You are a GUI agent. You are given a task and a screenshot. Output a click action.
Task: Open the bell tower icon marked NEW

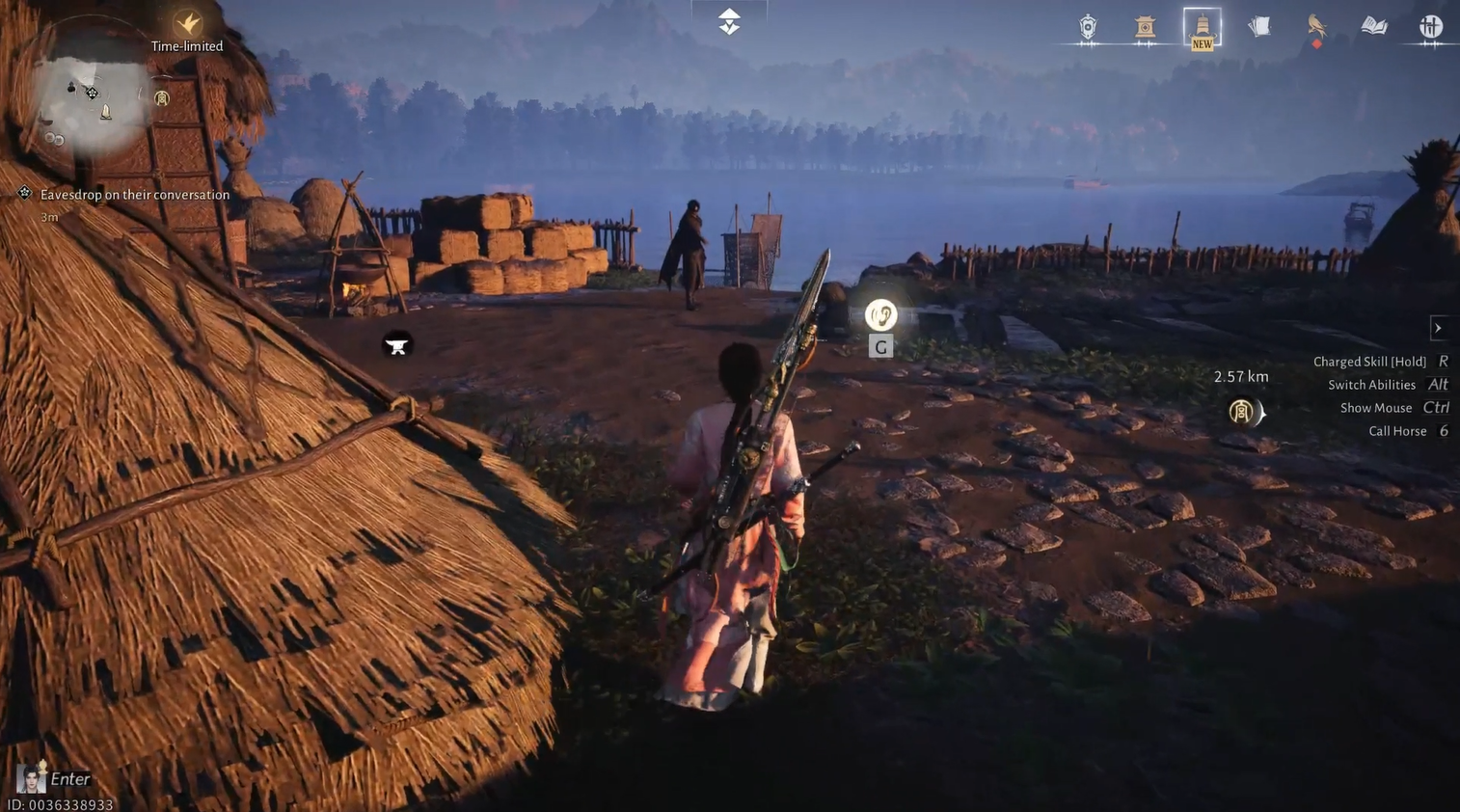point(1202,27)
